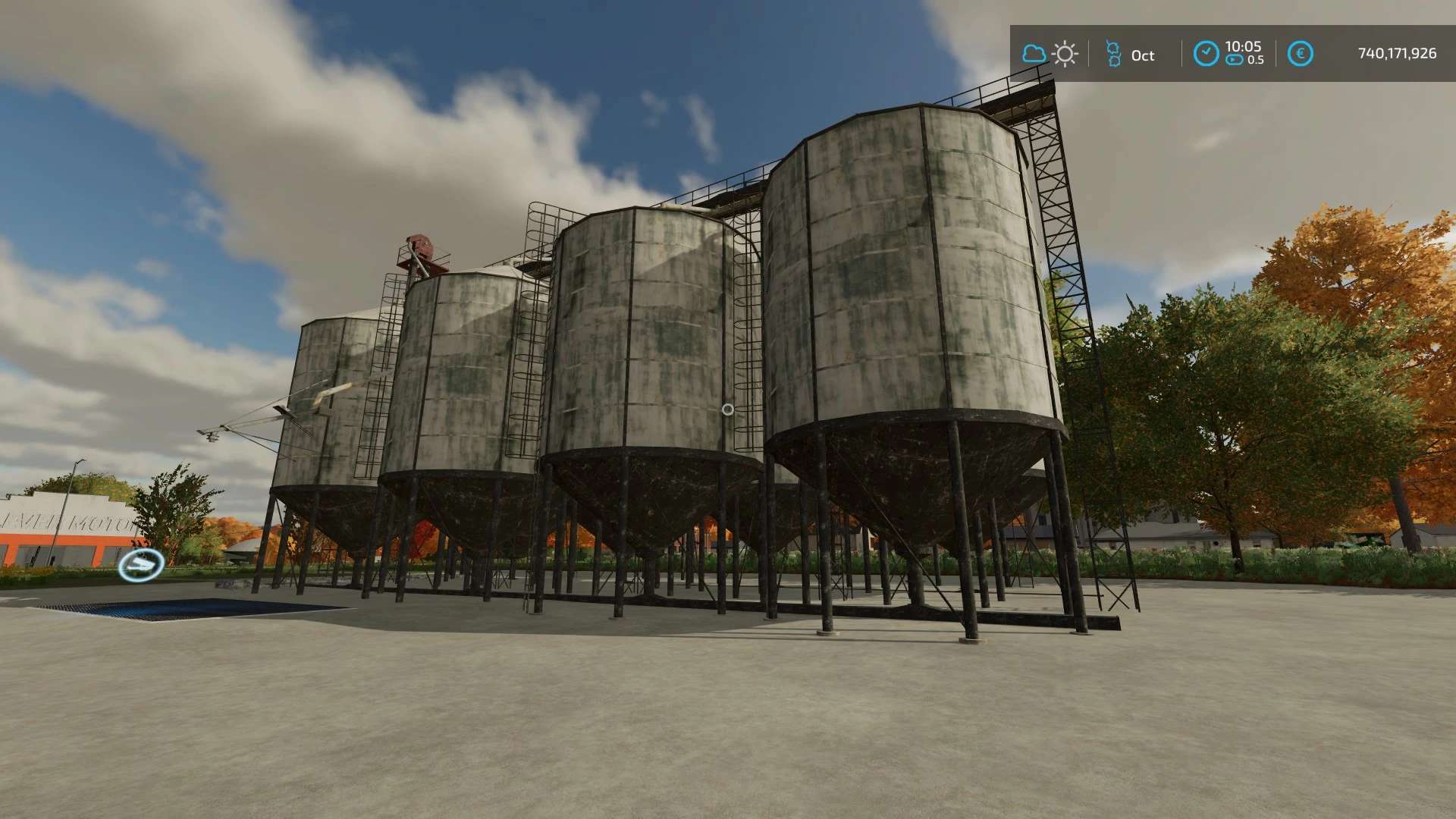This screenshot has width=1456, height=819.
Task: Select the season icon beside Oct
Action: tap(1113, 54)
